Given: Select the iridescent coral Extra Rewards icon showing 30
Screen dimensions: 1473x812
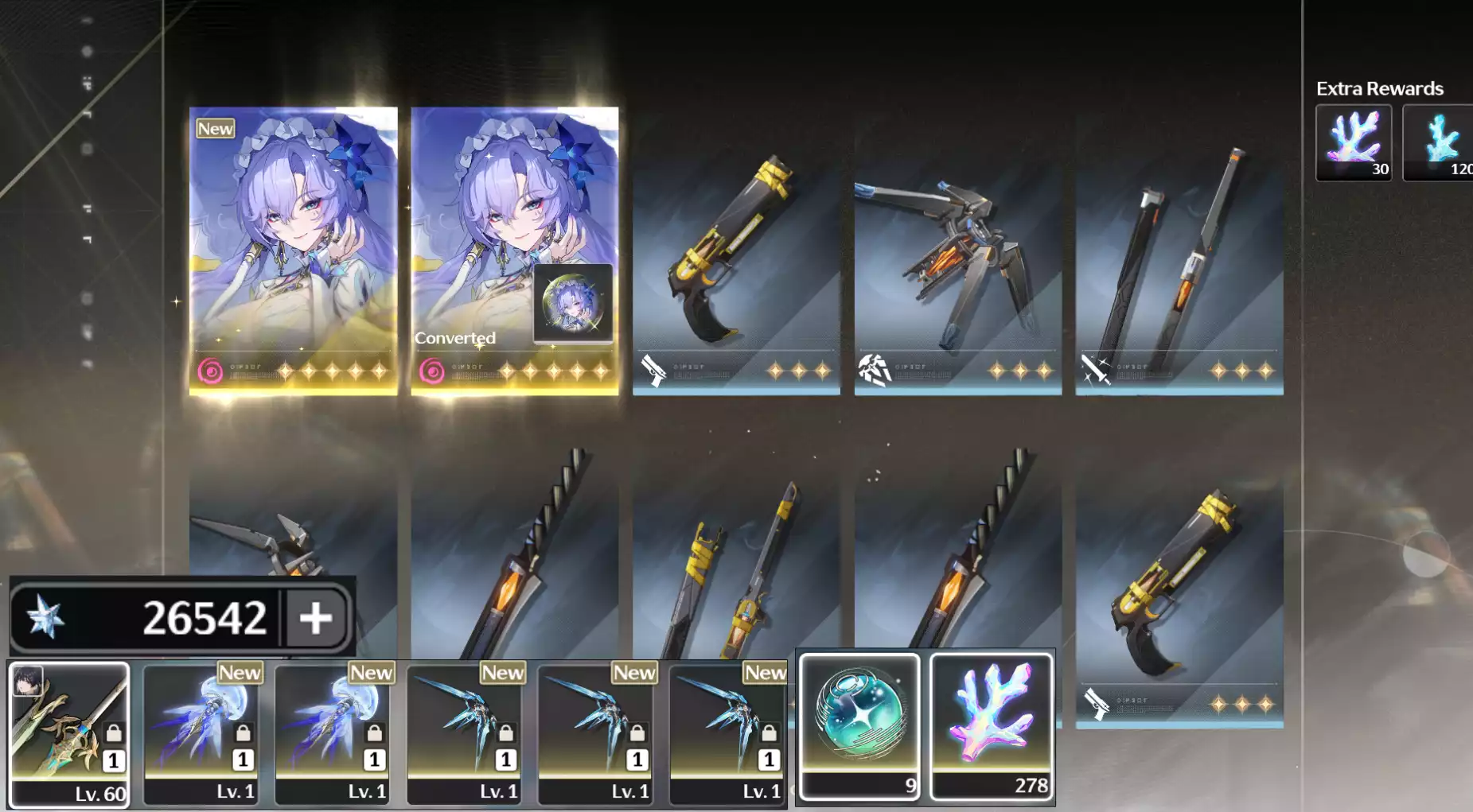Looking at the screenshot, I should pos(1353,143).
